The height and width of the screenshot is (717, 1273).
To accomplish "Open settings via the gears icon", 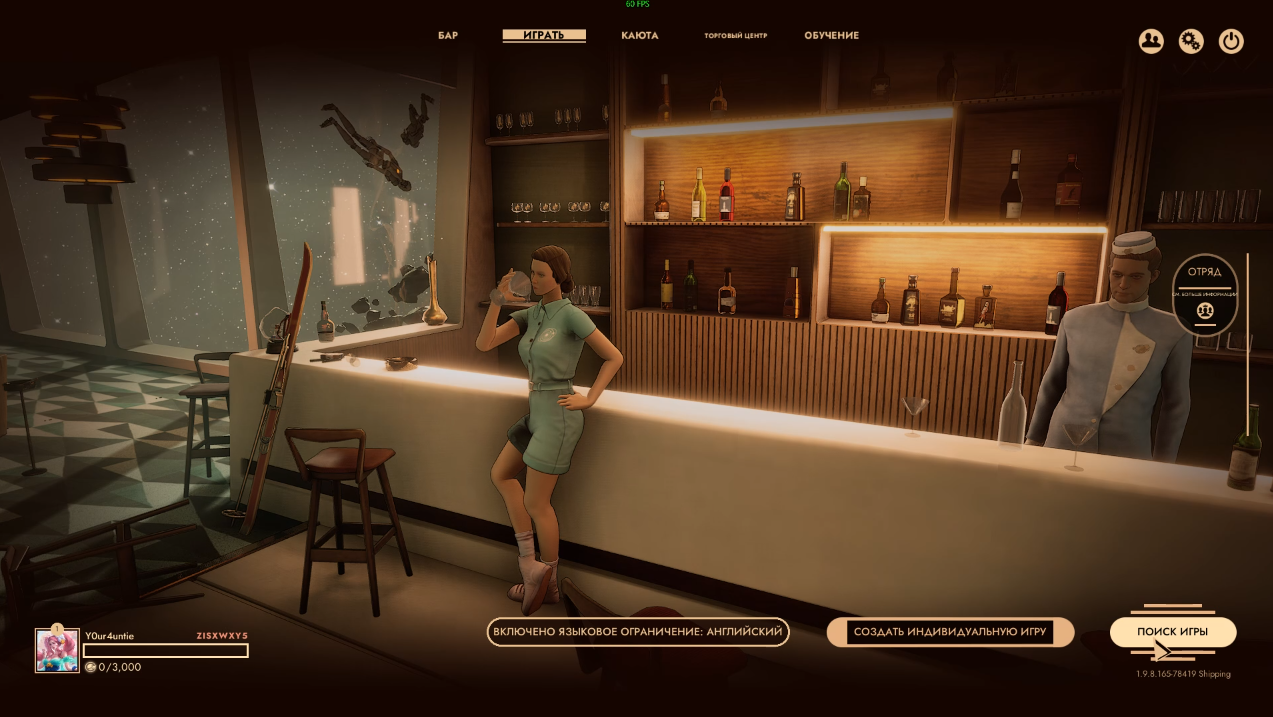I will click(1190, 41).
